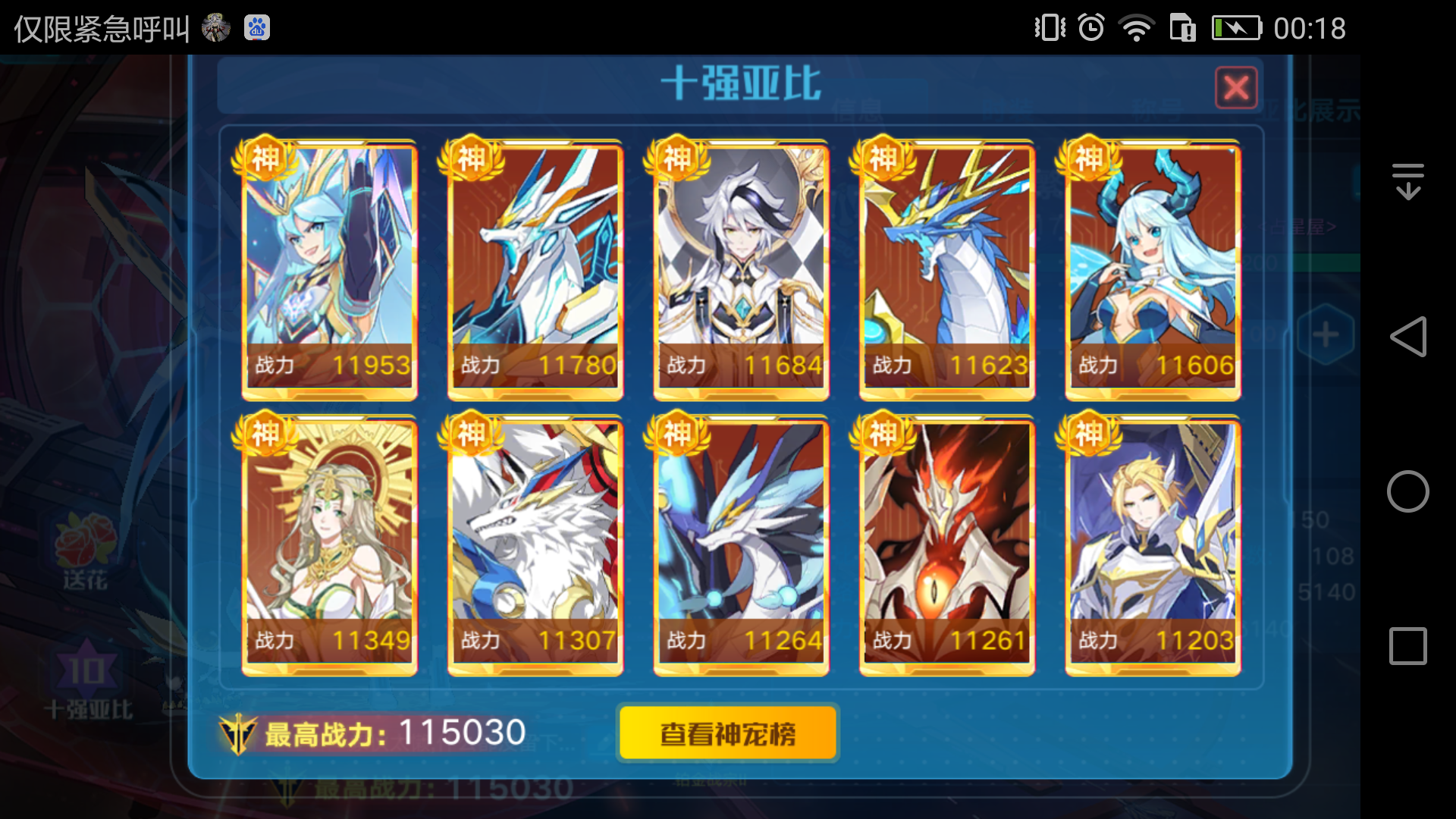Image resolution: width=1456 pixels, height=819 pixels.
Task: Tap the Android home circle button
Action: [1408, 491]
